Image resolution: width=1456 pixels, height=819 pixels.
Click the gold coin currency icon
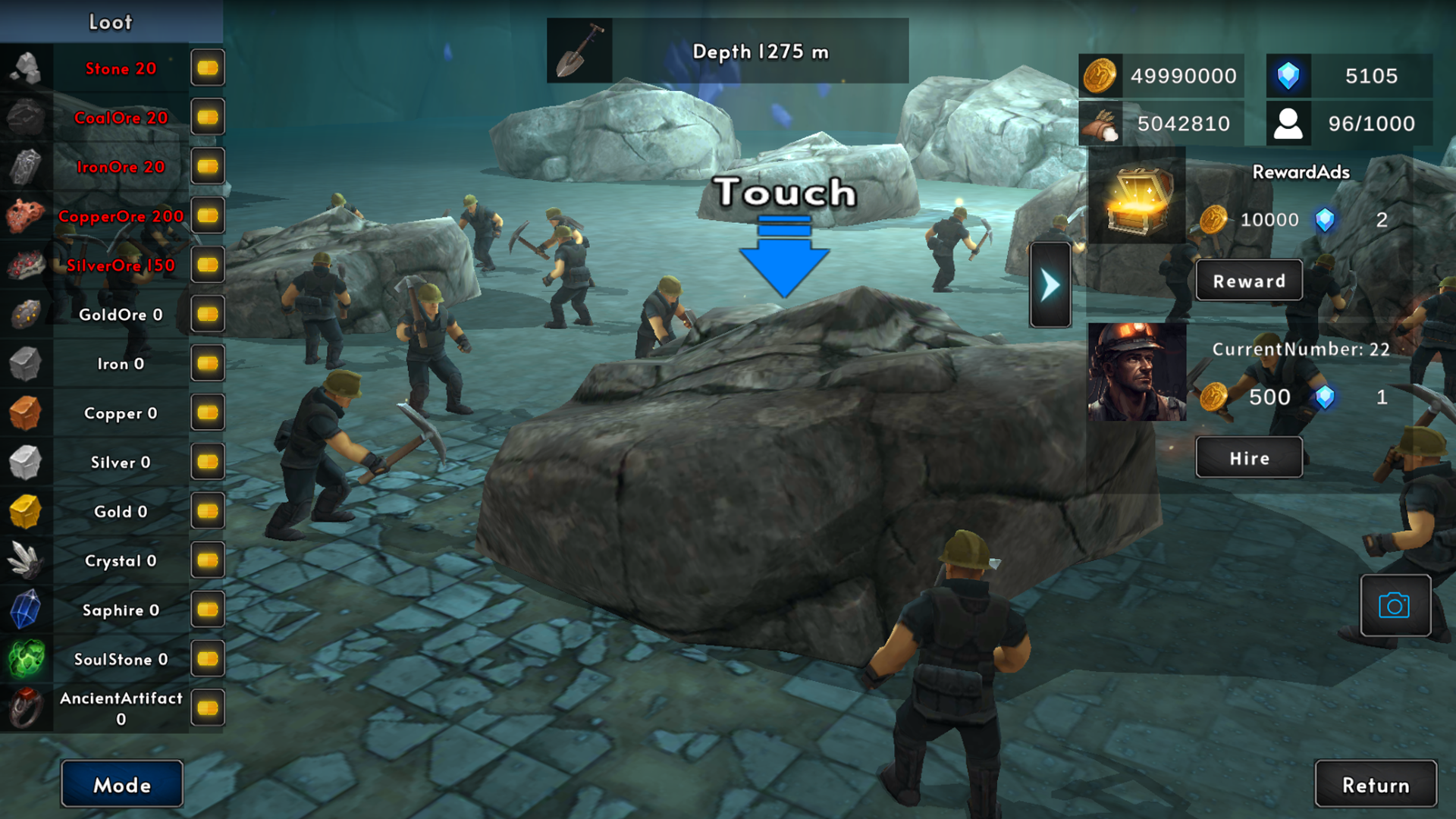[x=1101, y=76]
